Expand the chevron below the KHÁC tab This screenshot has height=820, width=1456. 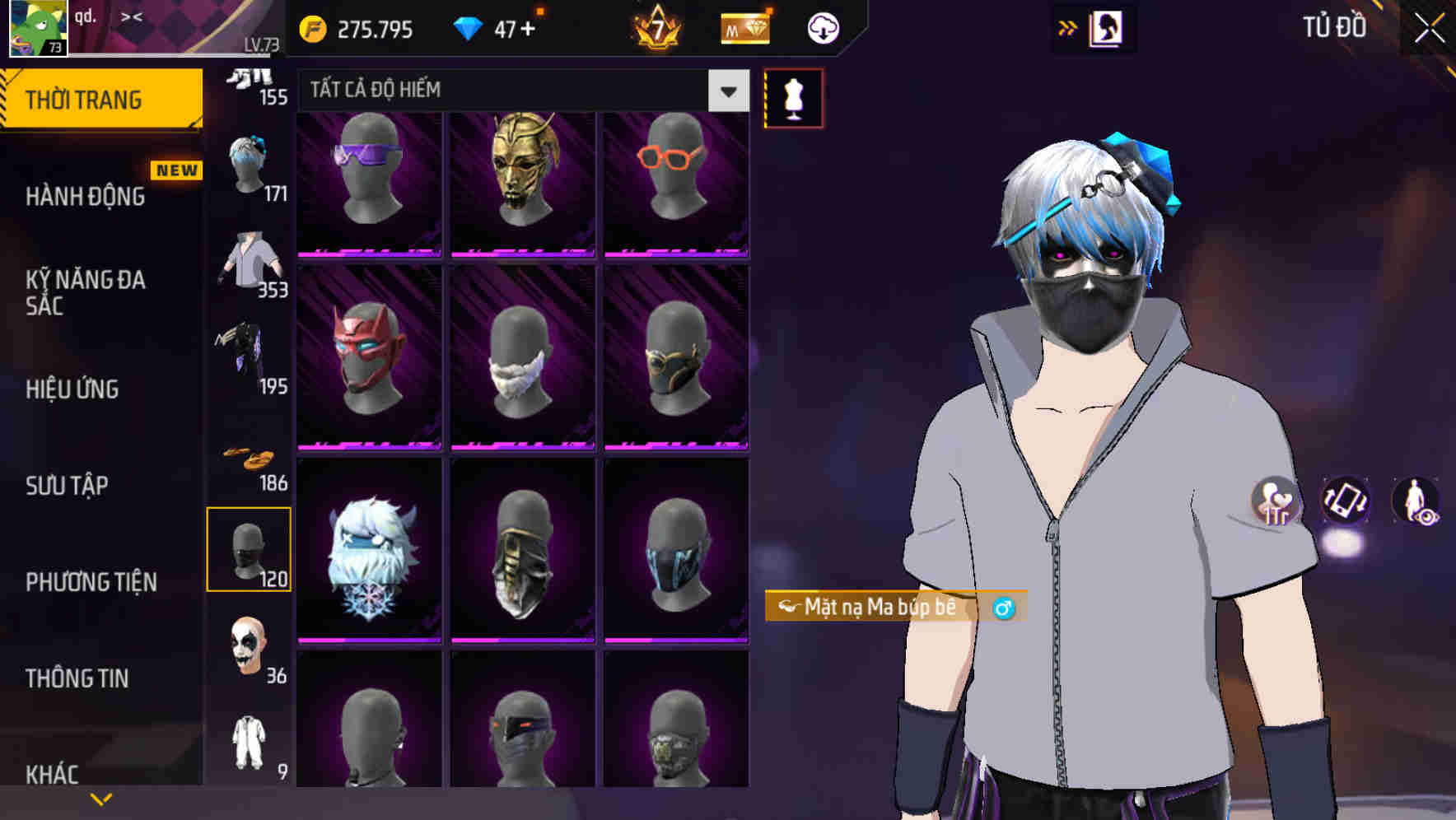click(x=101, y=799)
